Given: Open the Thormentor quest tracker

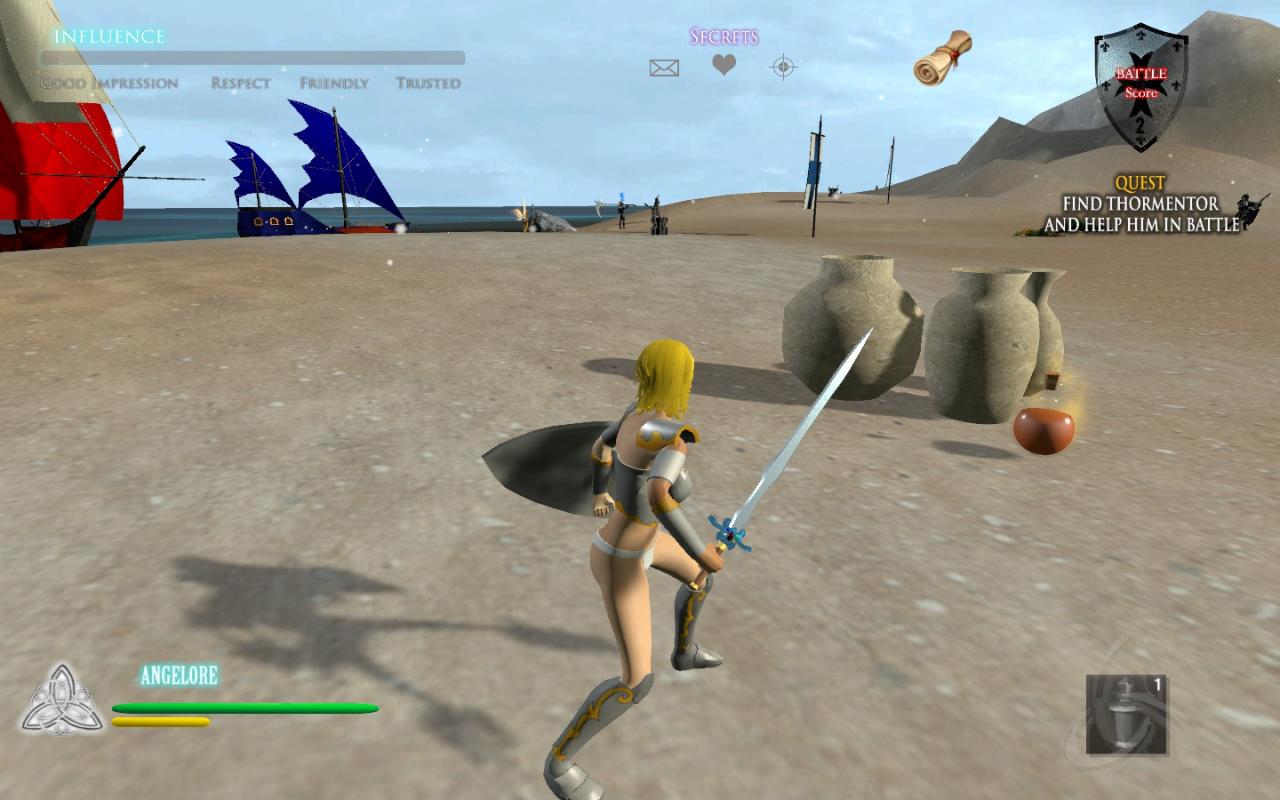Looking at the screenshot, I should [x=1141, y=205].
